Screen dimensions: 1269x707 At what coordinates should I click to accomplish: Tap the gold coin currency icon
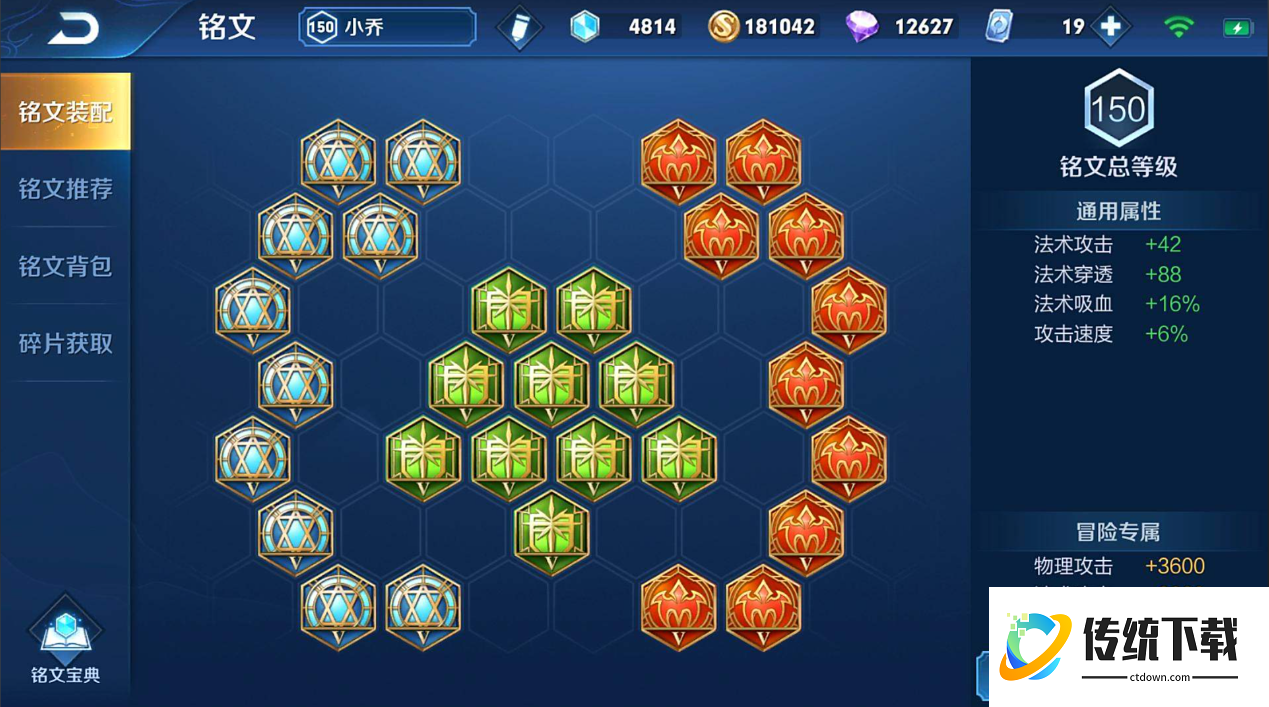point(723,27)
